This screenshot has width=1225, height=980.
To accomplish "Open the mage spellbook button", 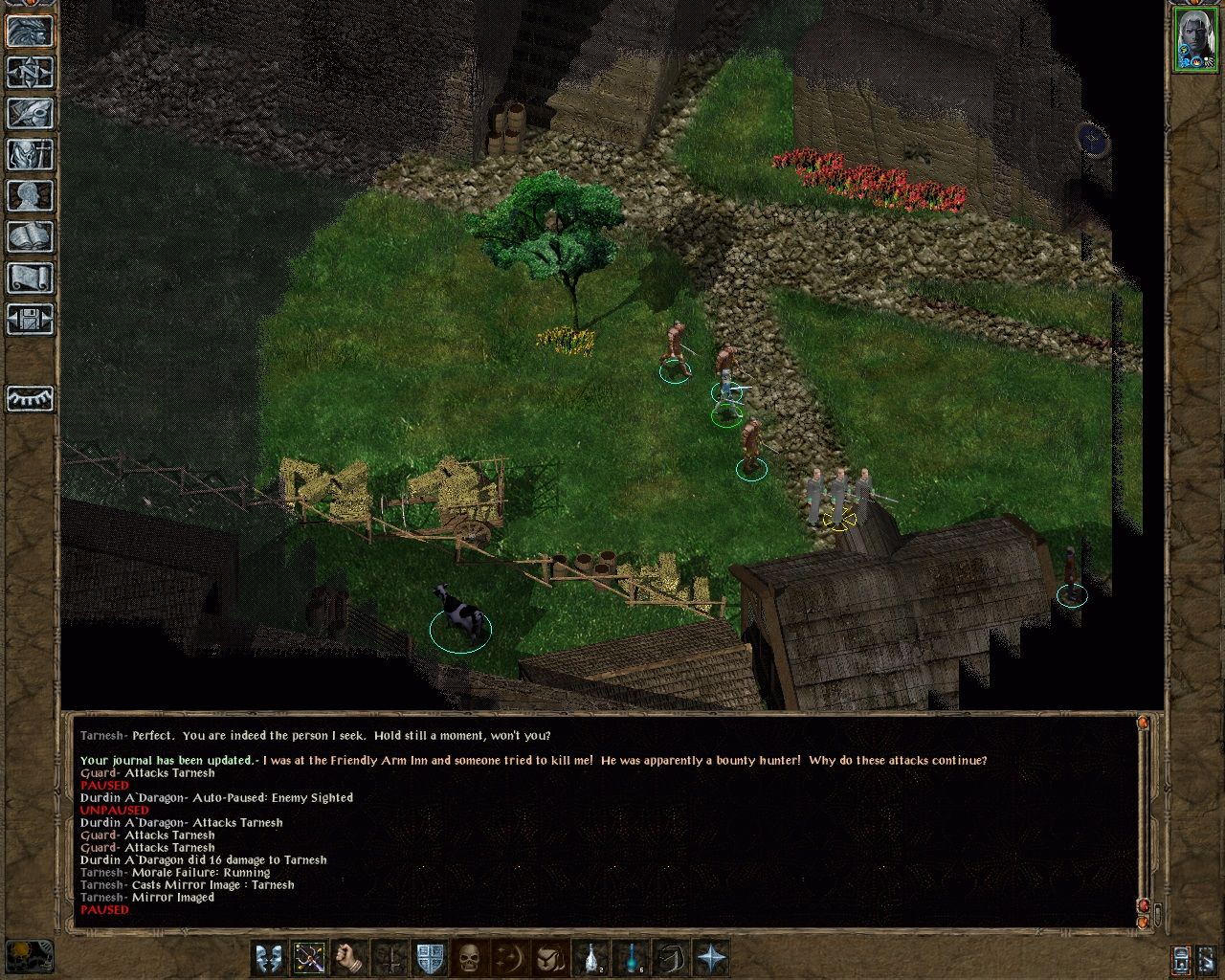I will pos(30,236).
